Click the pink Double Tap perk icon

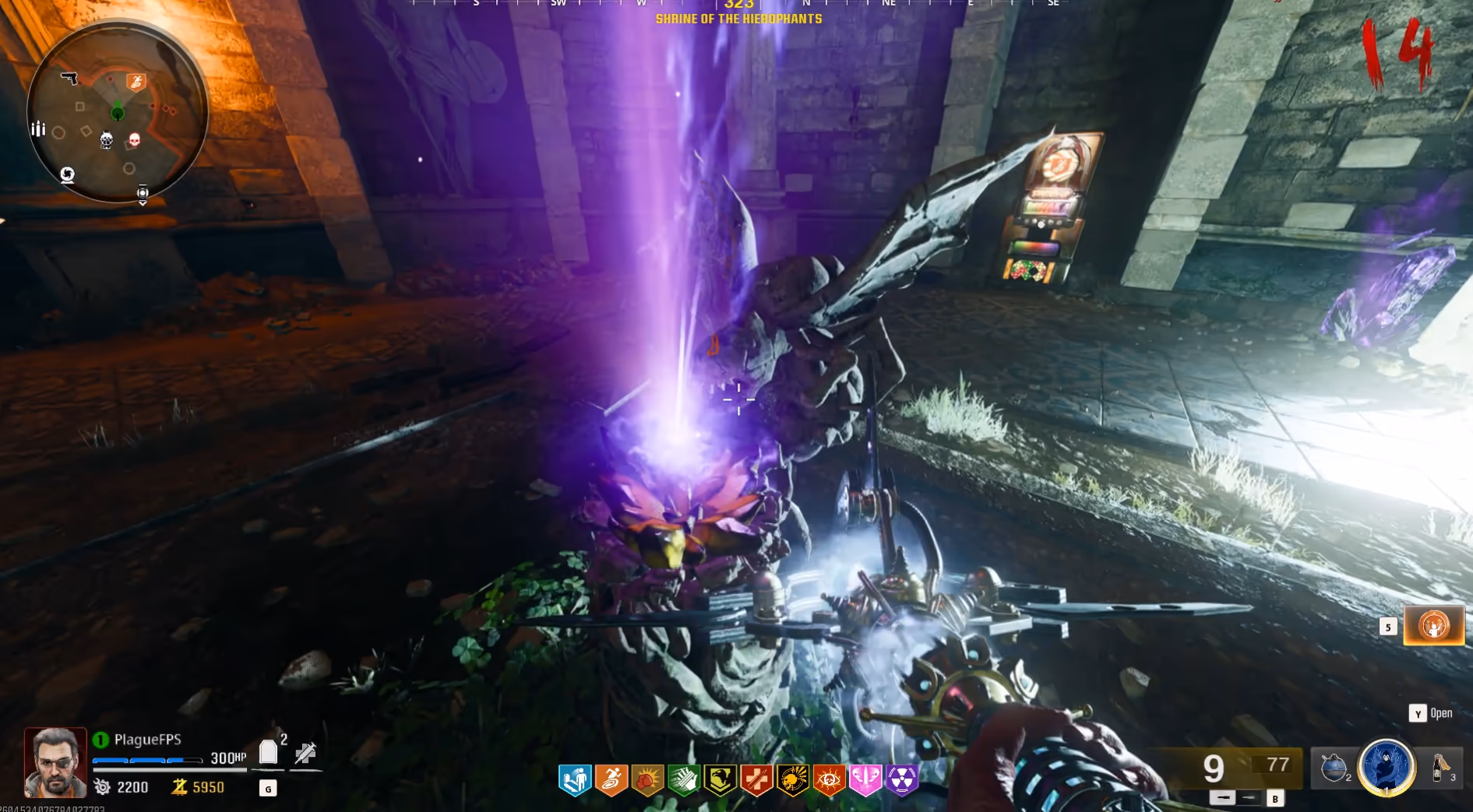(865, 779)
